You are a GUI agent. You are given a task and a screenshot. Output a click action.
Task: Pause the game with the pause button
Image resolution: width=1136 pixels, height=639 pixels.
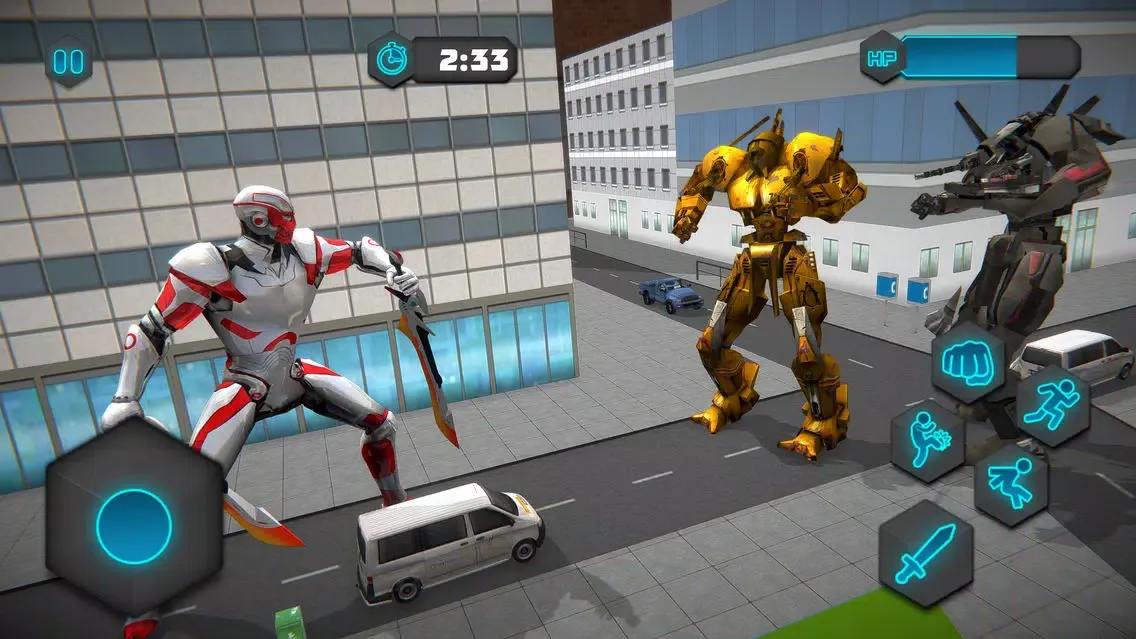pyautogui.click(x=69, y=62)
